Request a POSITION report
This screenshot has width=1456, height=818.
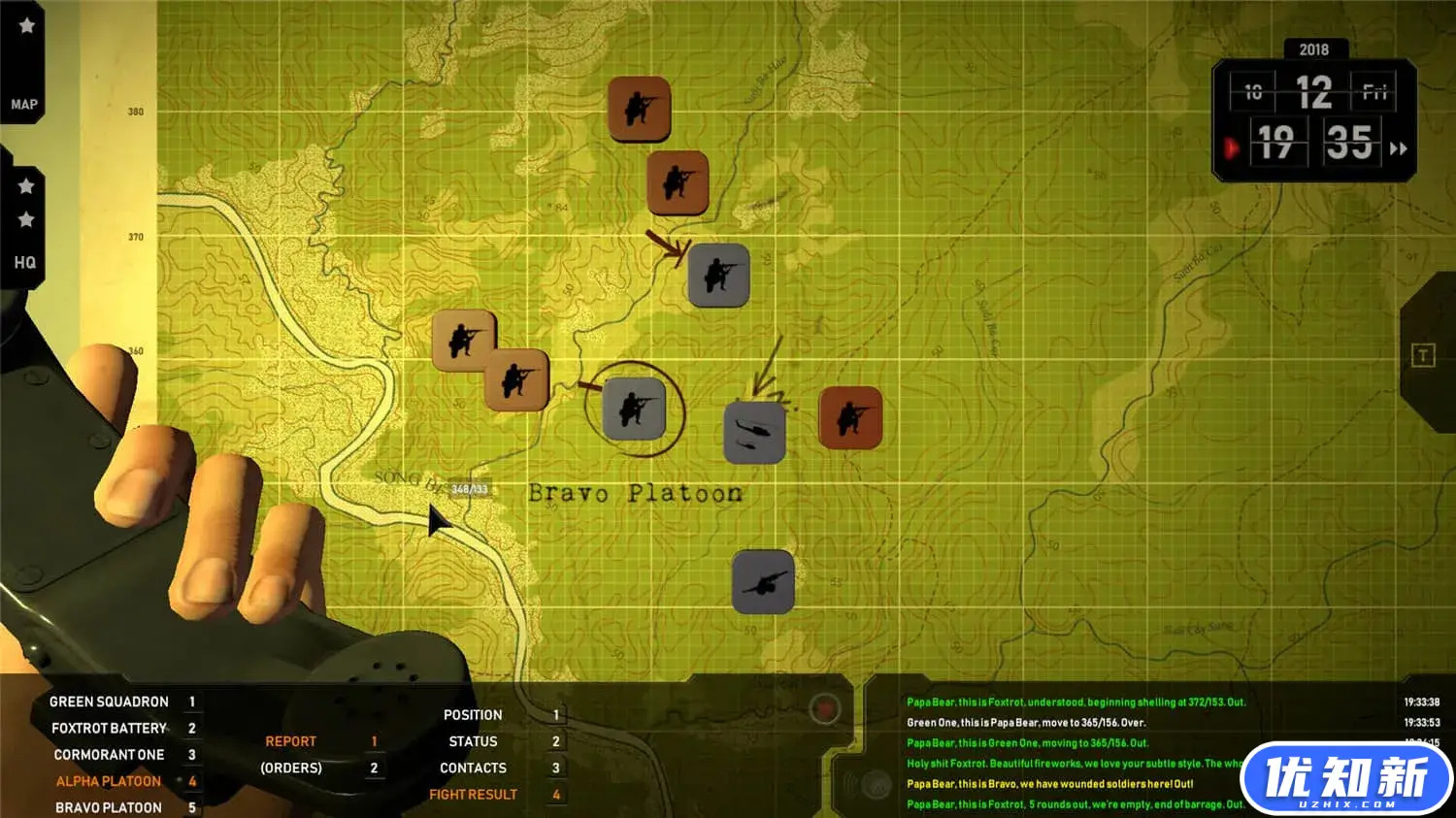point(473,715)
